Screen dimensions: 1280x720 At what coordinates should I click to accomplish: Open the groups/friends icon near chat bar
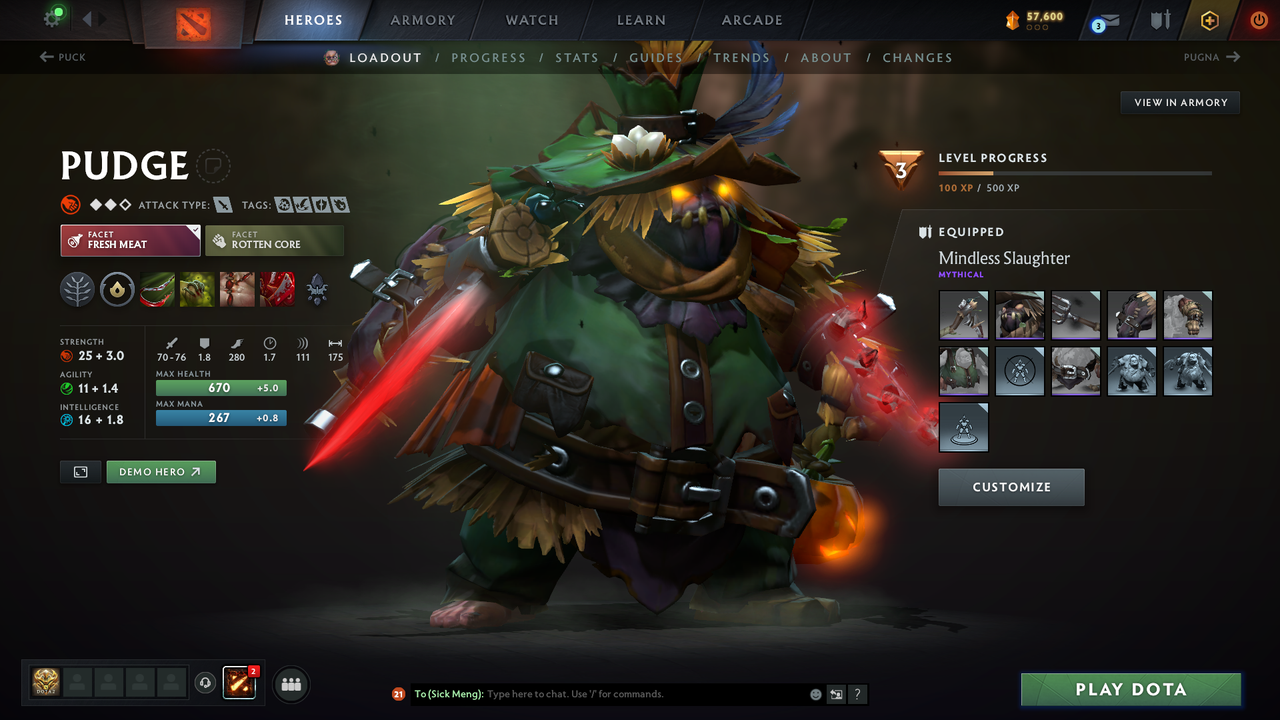click(289, 683)
